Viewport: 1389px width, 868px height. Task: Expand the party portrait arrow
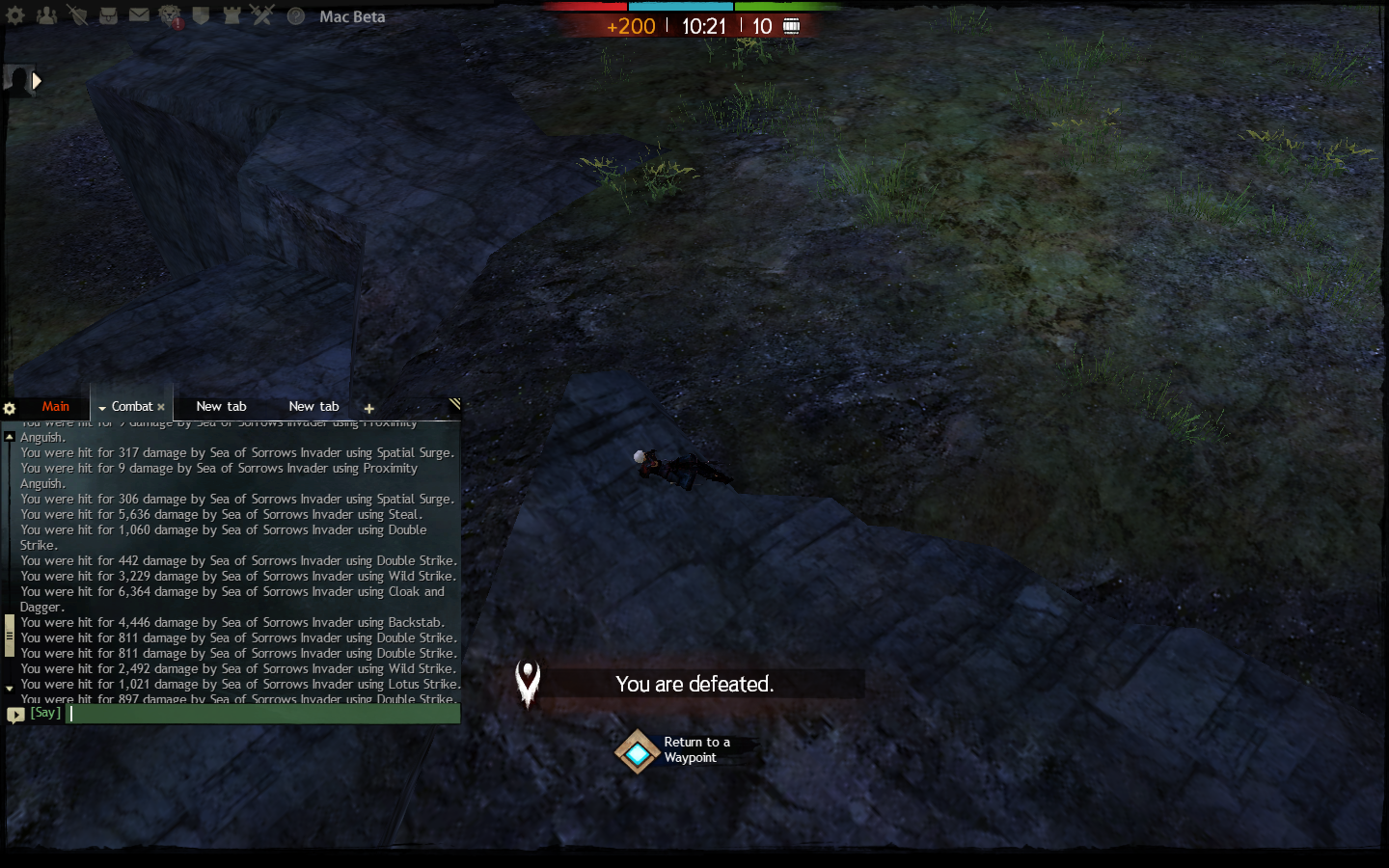pyautogui.click(x=37, y=81)
